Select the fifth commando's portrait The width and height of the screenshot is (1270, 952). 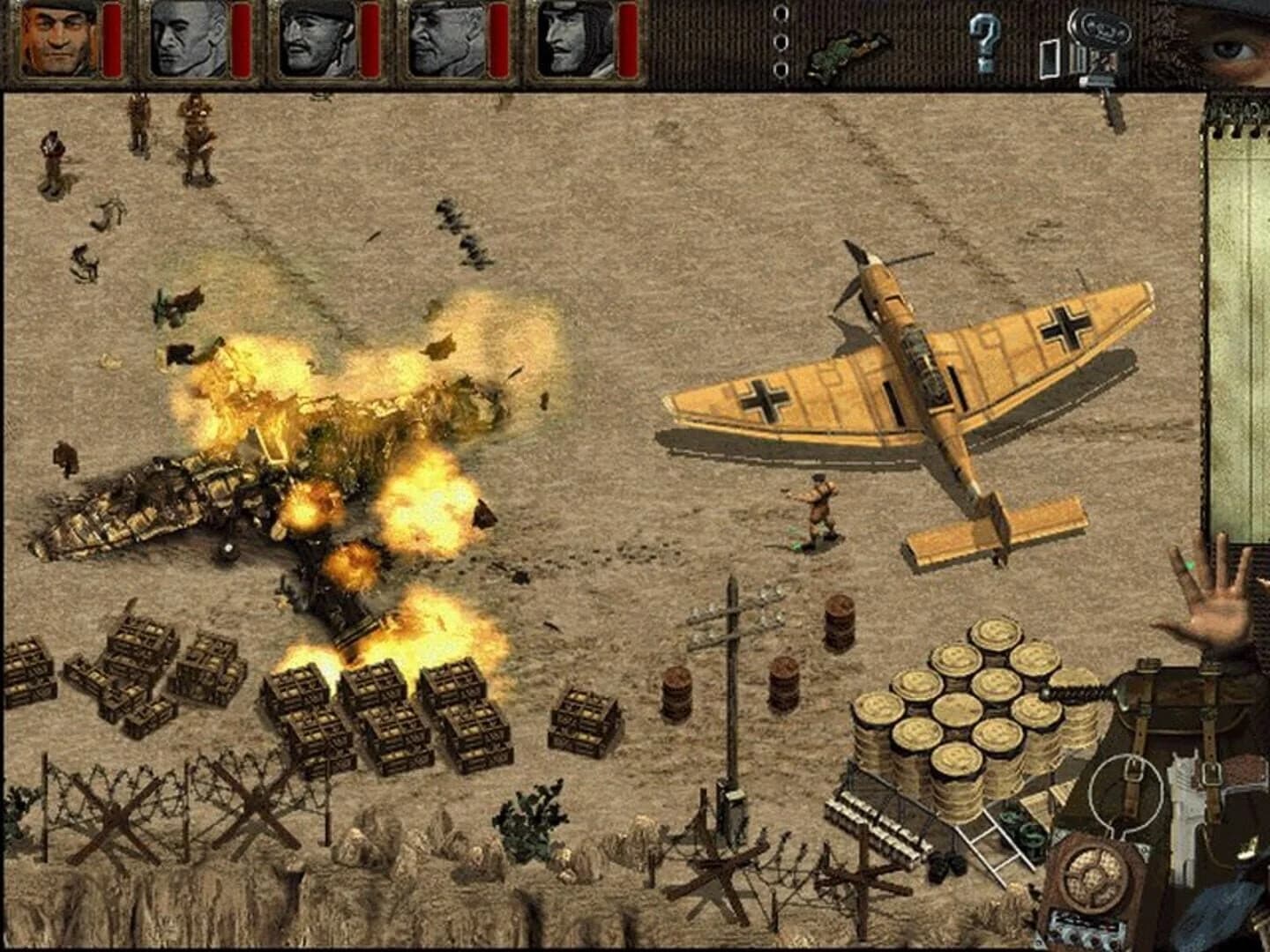(x=578, y=40)
